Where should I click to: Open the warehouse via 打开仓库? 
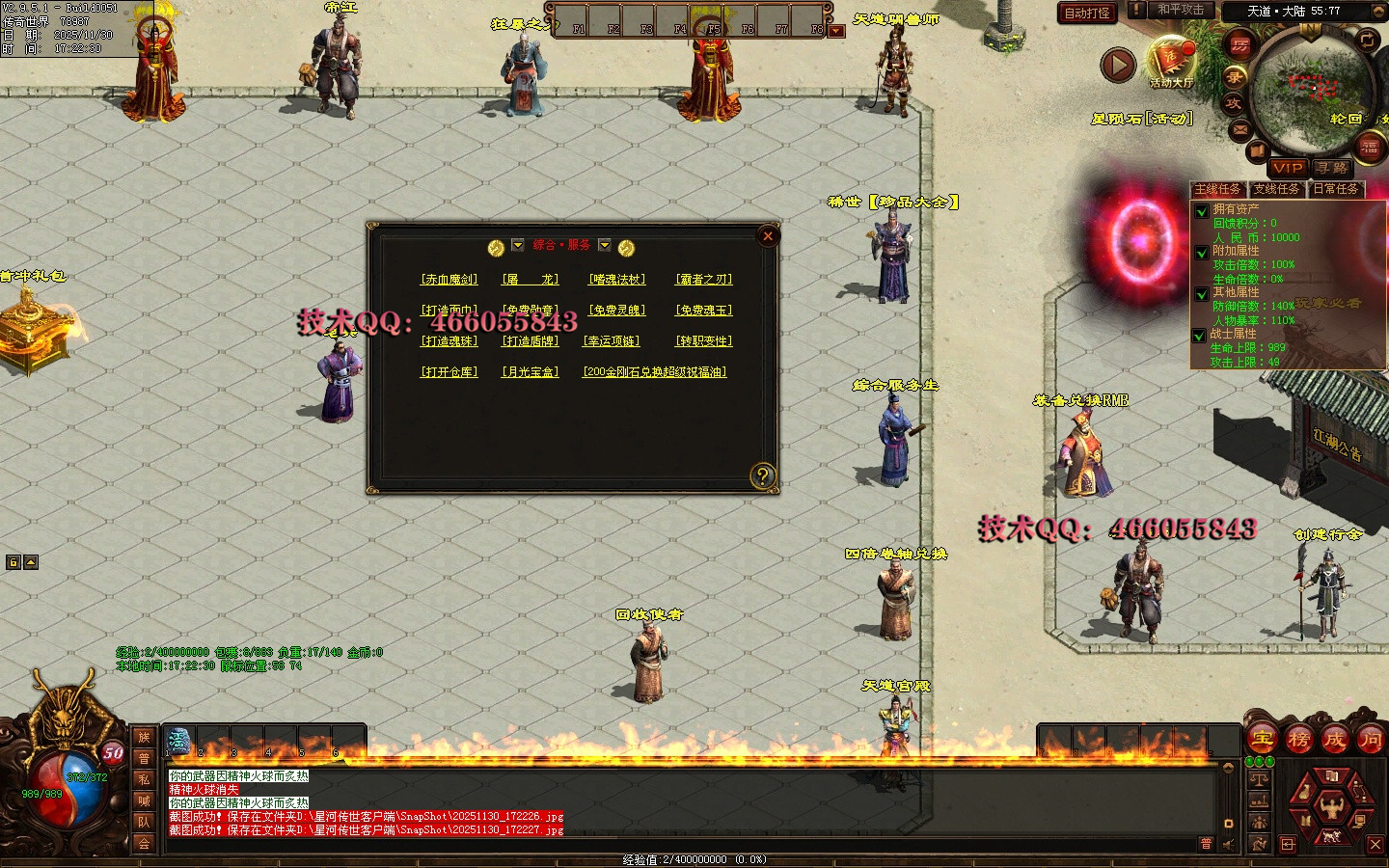449,372
